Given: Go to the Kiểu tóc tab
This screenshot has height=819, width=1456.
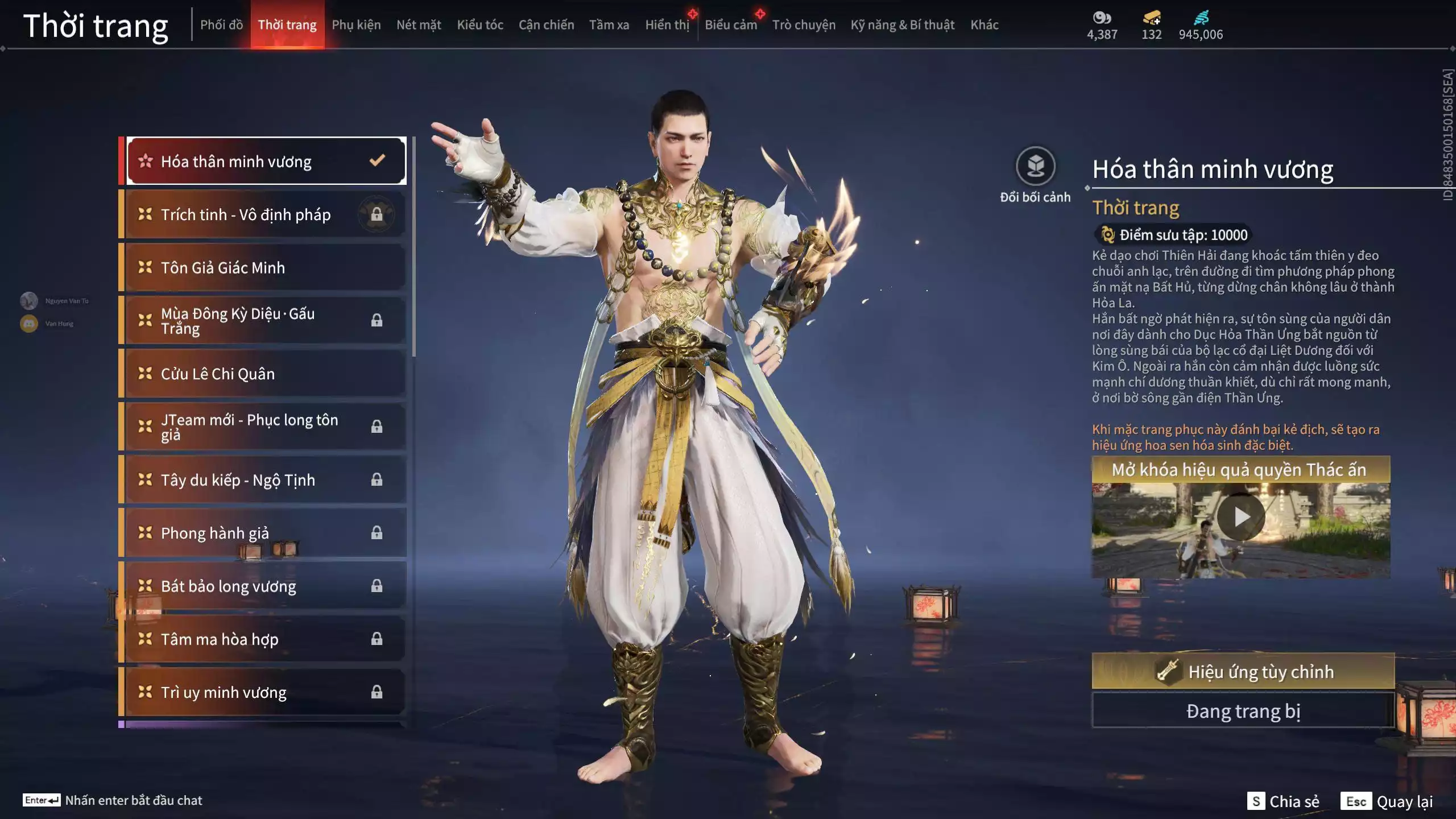Looking at the screenshot, I should [x=480, y=25].
